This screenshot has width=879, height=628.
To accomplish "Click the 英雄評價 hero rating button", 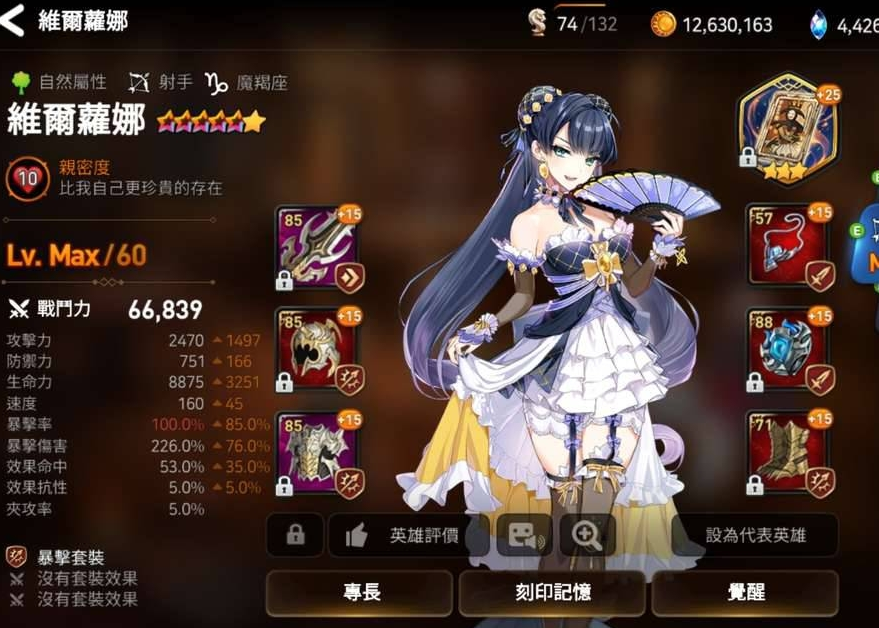I will 408,535.
